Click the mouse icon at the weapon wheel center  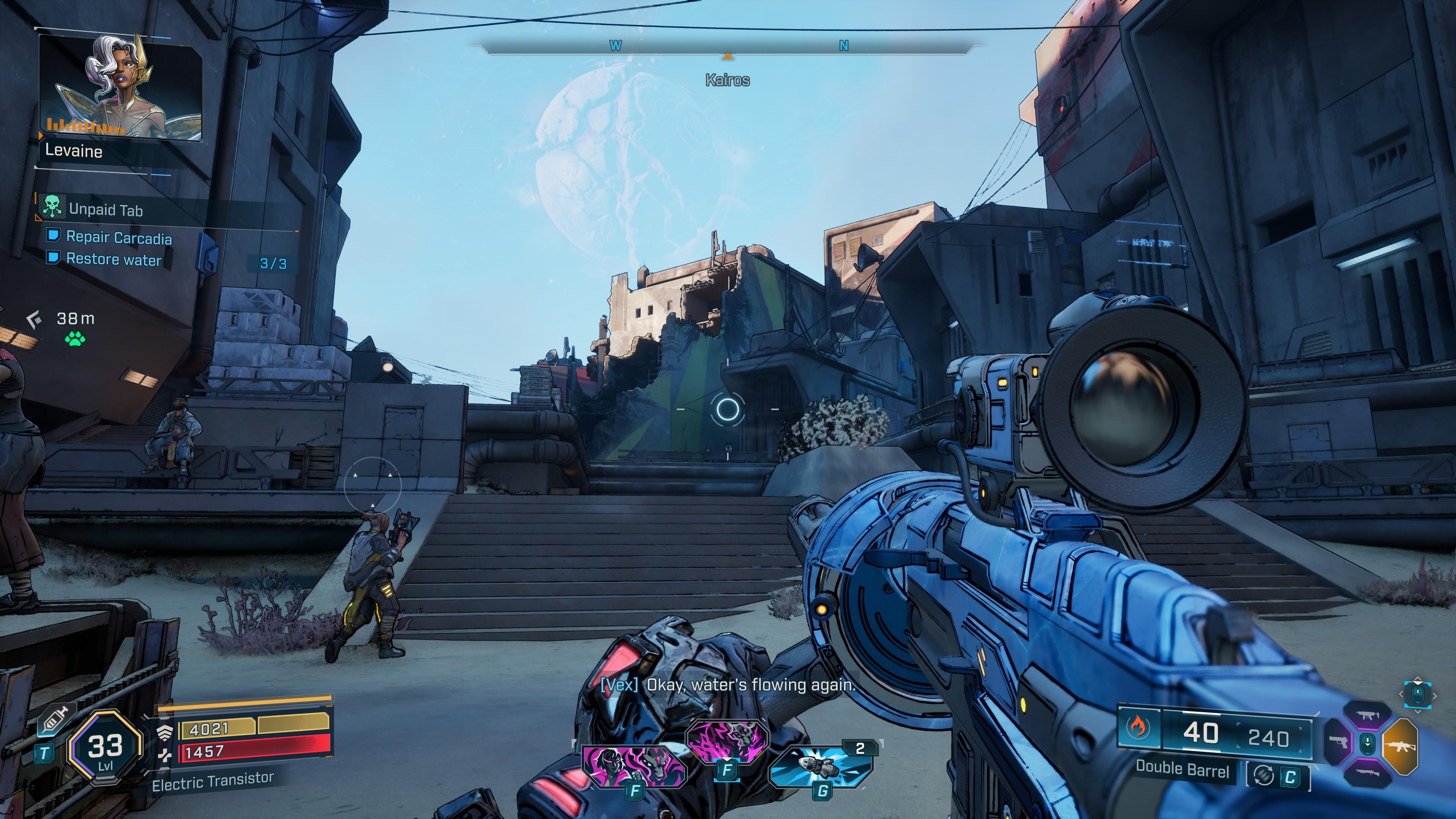point(1368,743)
